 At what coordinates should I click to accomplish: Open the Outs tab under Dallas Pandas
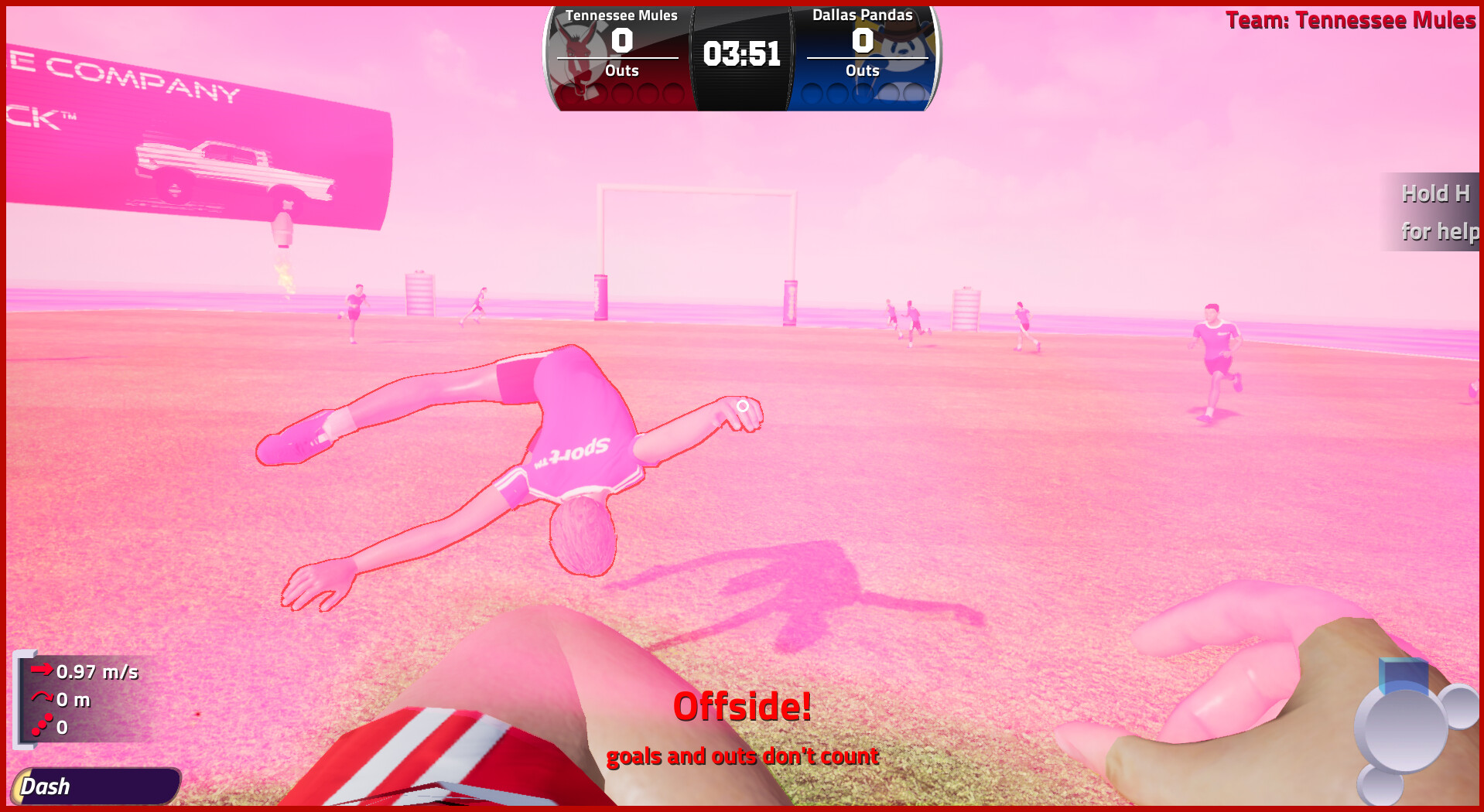863,70
